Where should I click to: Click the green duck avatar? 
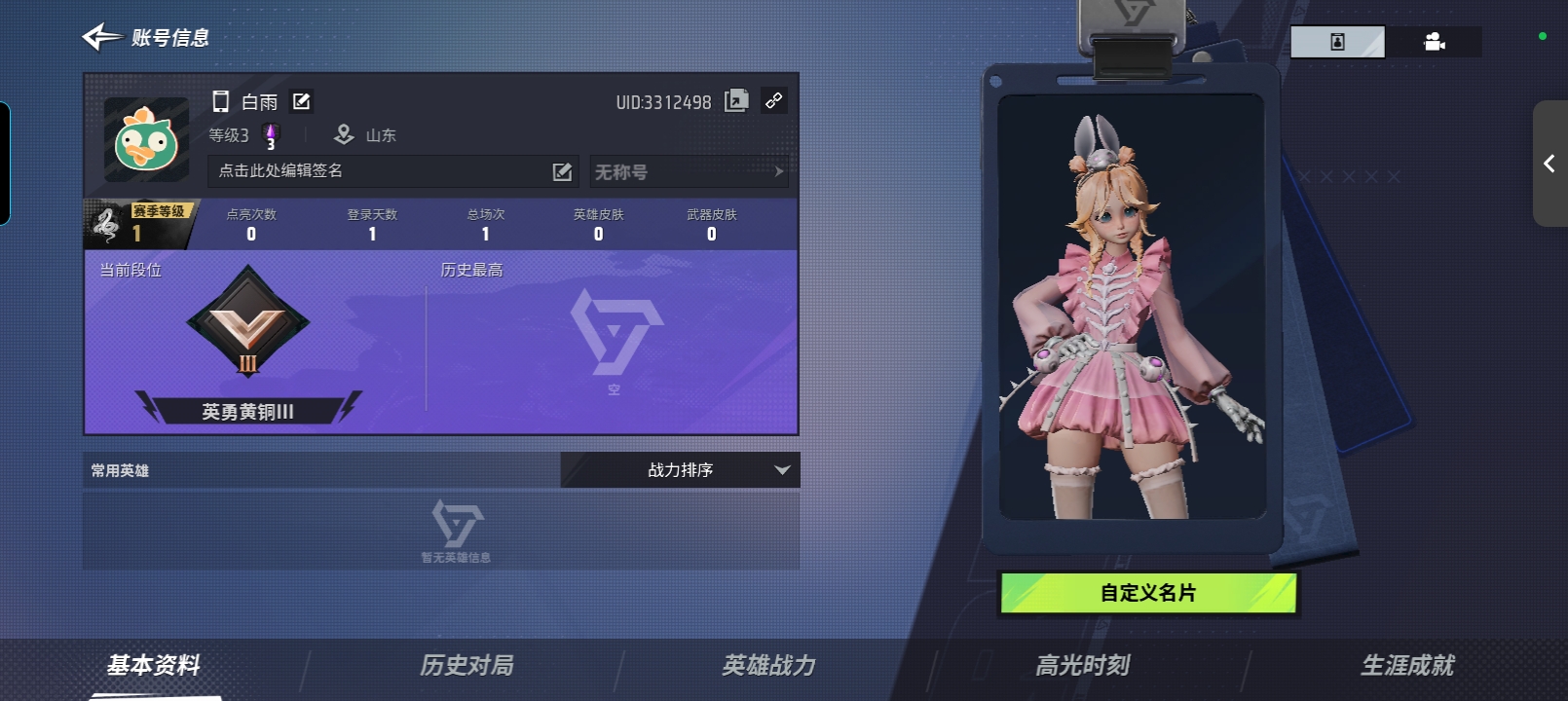146,140
